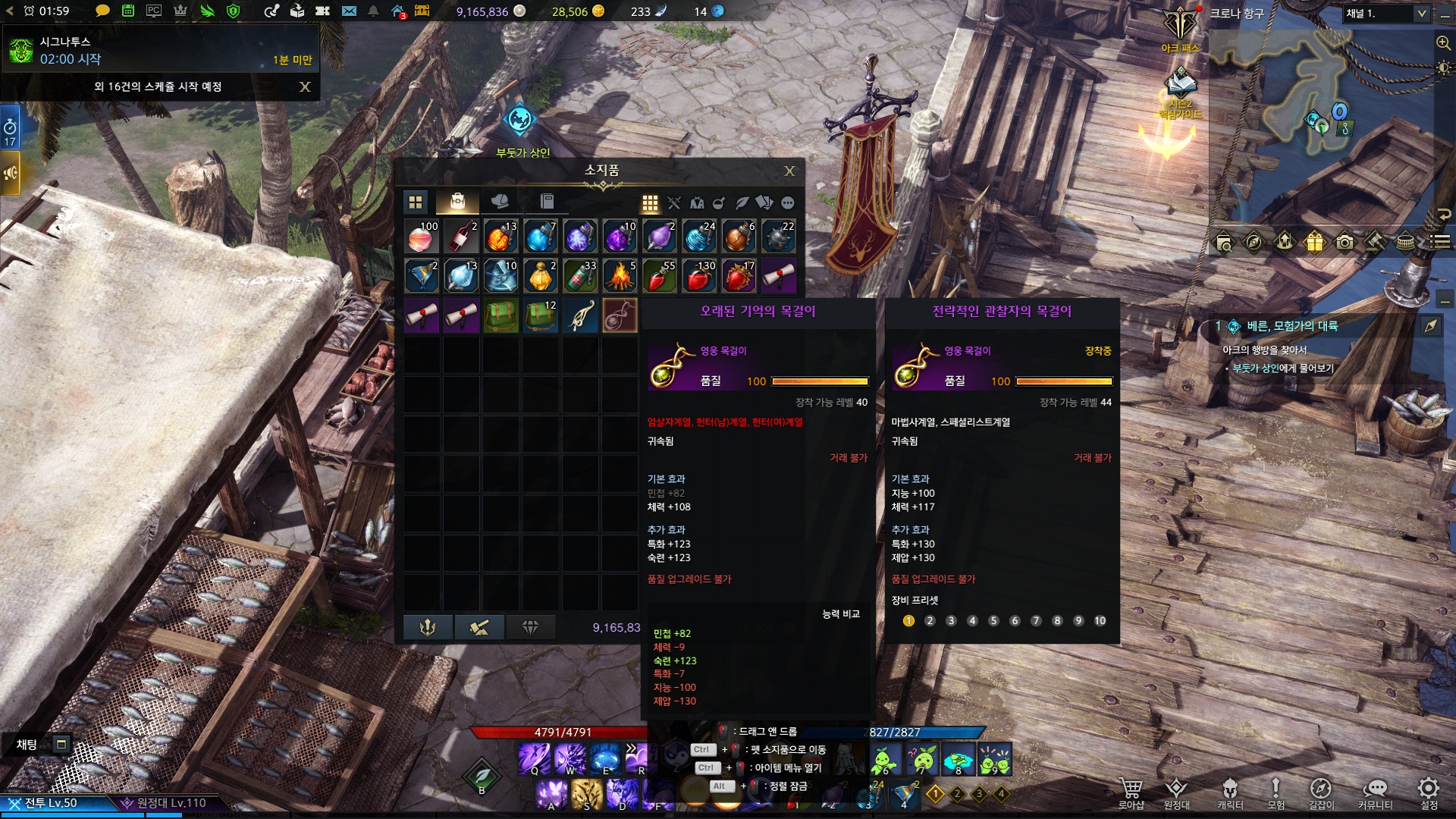Screen dimensions: 1456x819
Task: Select the campfire item slot
Action: pyautogui.click(x=619, y=277)
